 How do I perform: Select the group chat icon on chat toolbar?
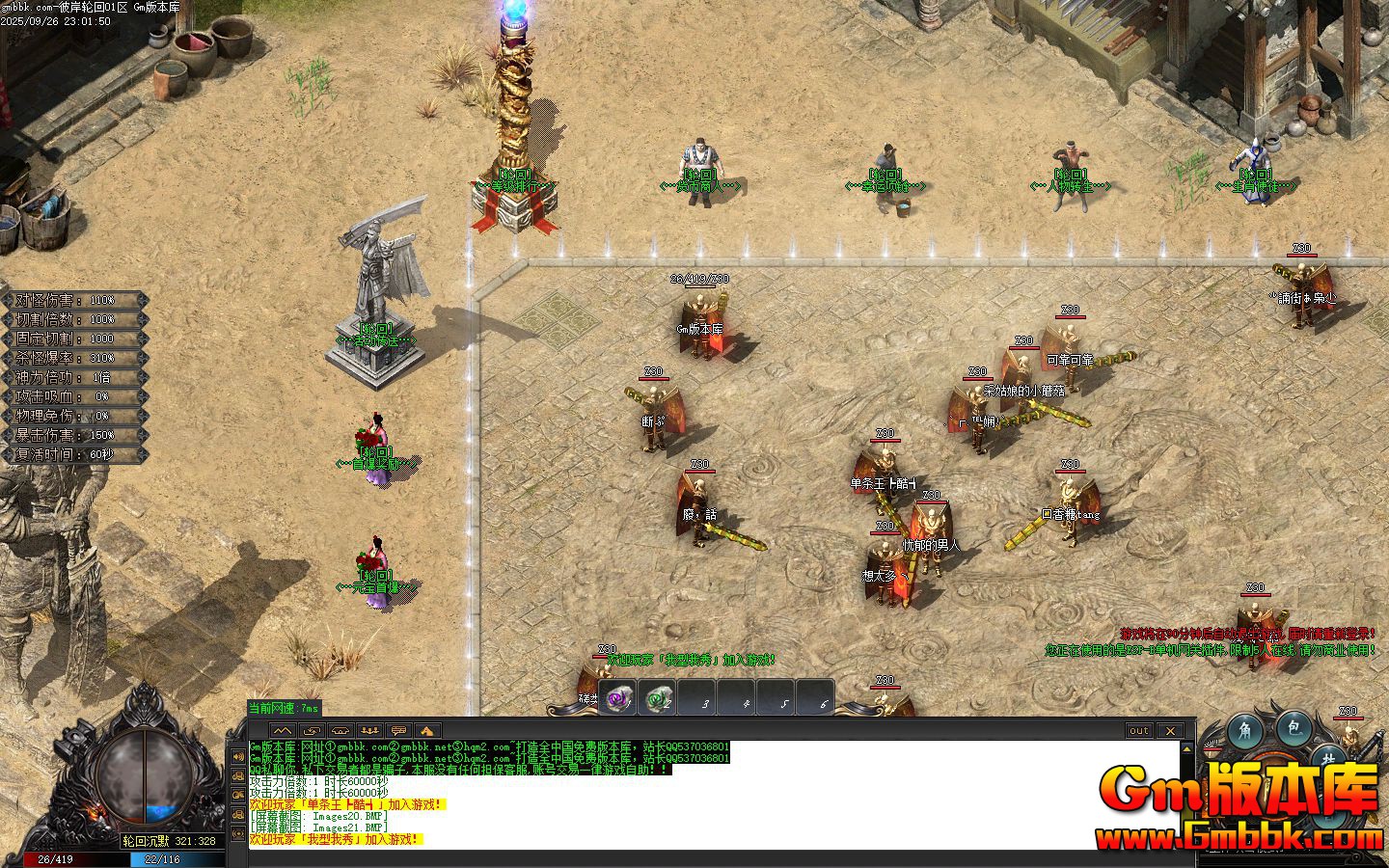tap(370, 731)
